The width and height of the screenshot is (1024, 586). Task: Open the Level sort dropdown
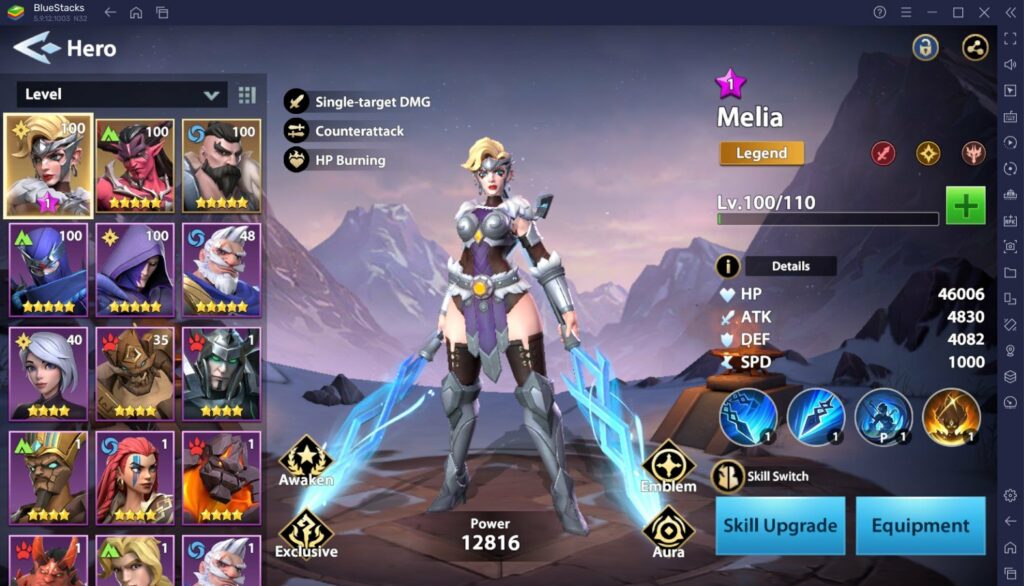click(x=122, y=95)
